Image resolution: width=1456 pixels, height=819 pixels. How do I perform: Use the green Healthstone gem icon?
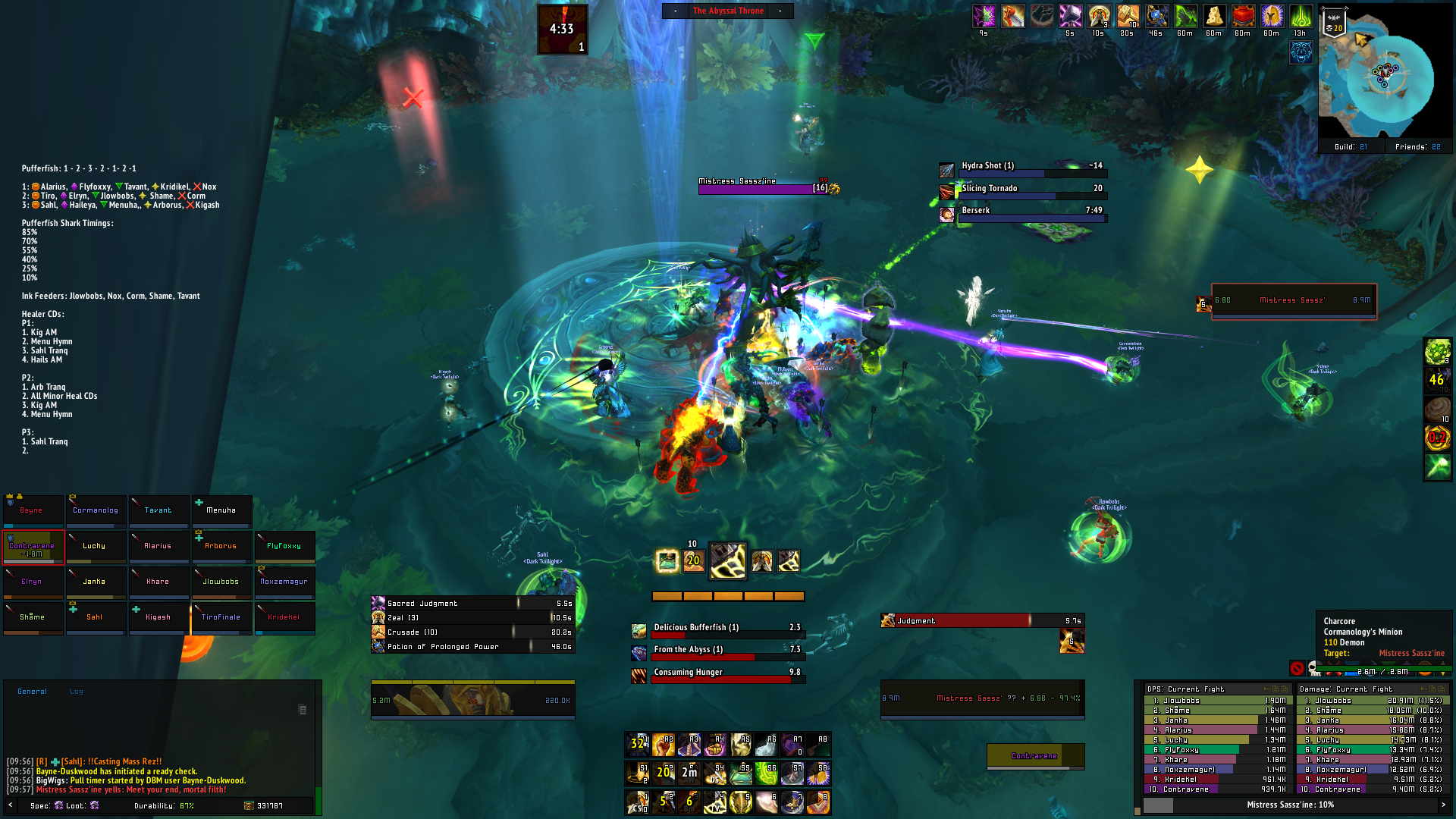tap(741, 774)
